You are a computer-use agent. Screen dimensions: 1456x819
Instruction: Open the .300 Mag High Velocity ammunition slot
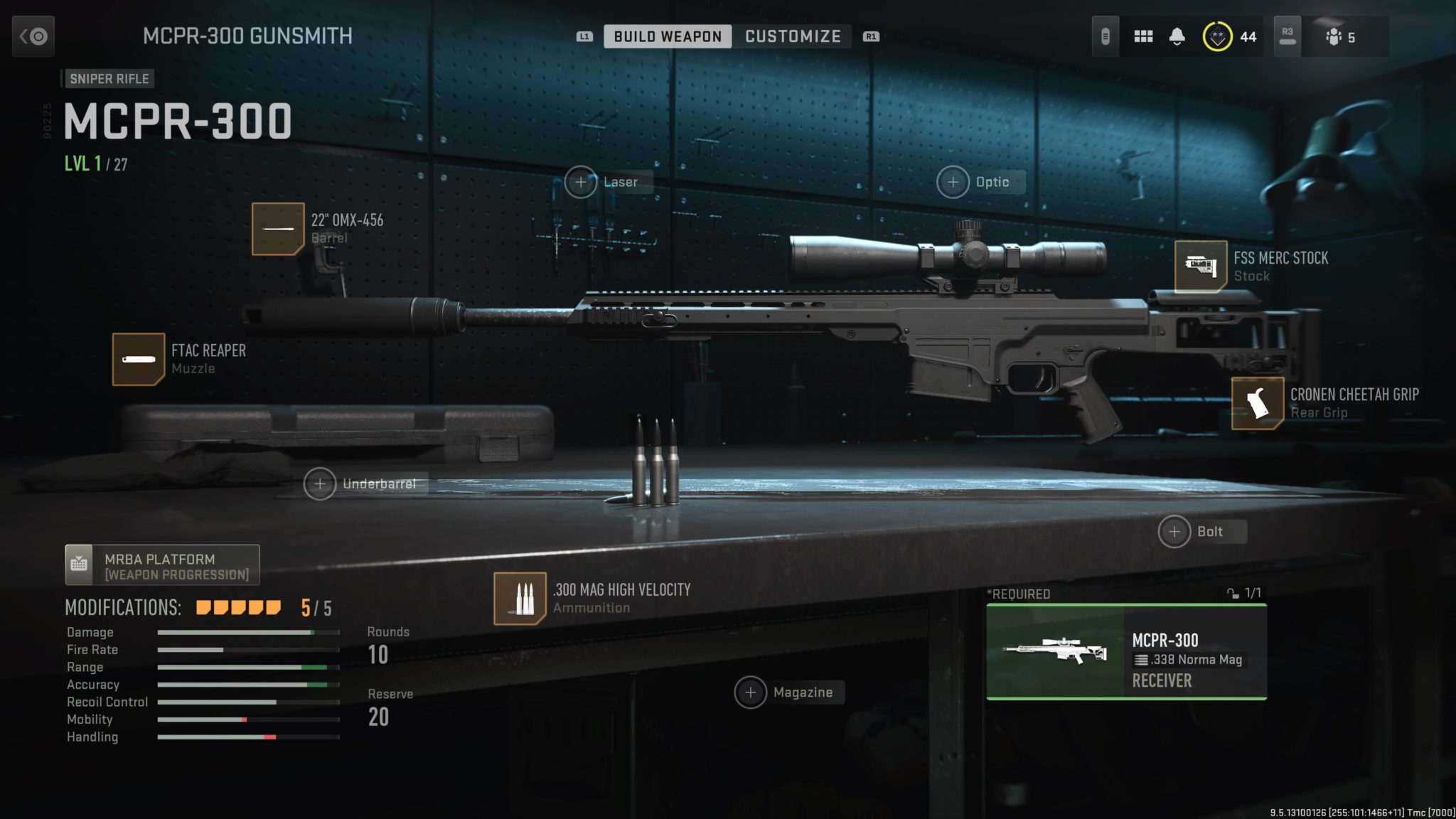[x=520, y=599]
